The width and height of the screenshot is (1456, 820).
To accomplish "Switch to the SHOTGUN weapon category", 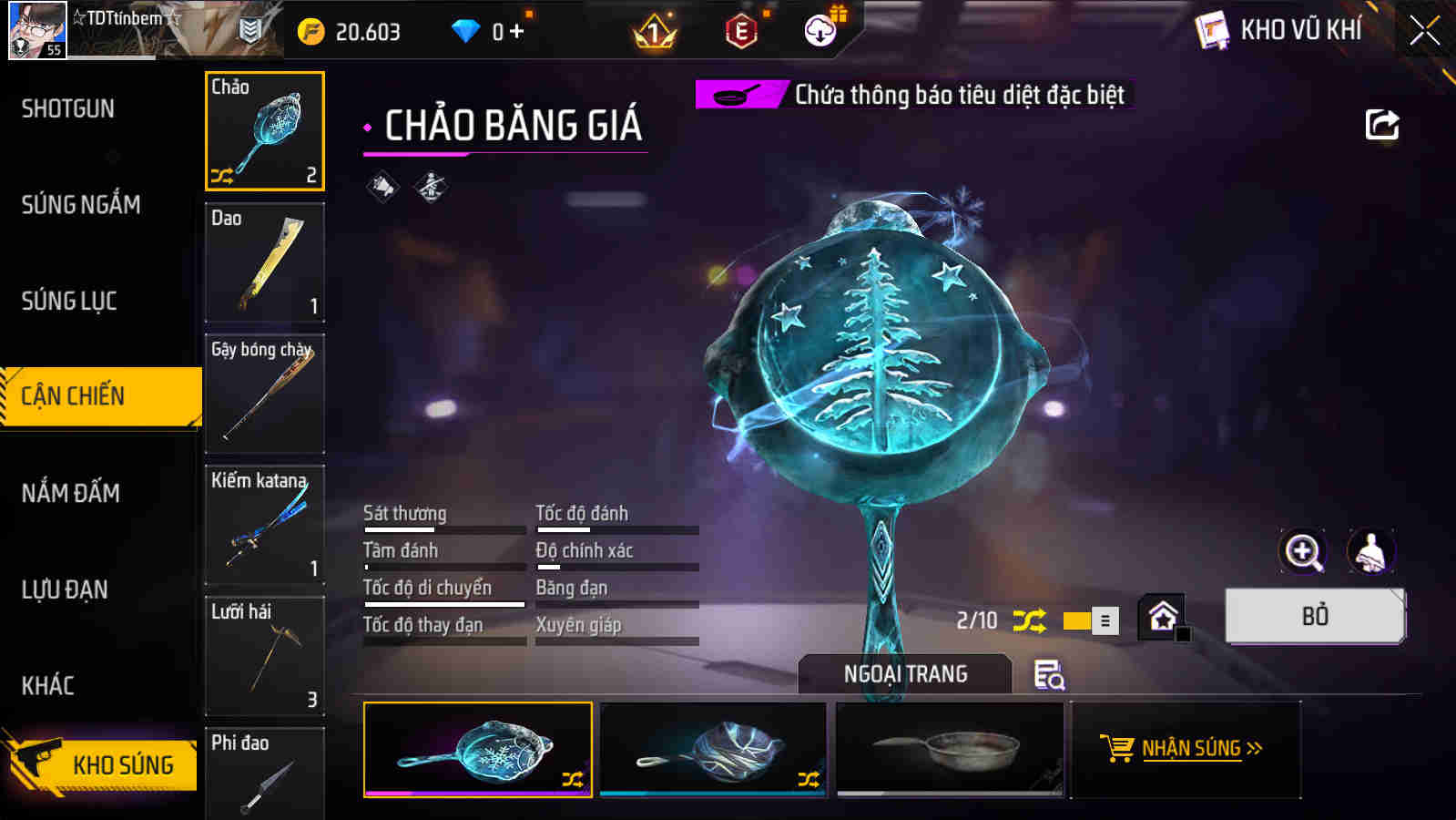I will tap(66, 108).
